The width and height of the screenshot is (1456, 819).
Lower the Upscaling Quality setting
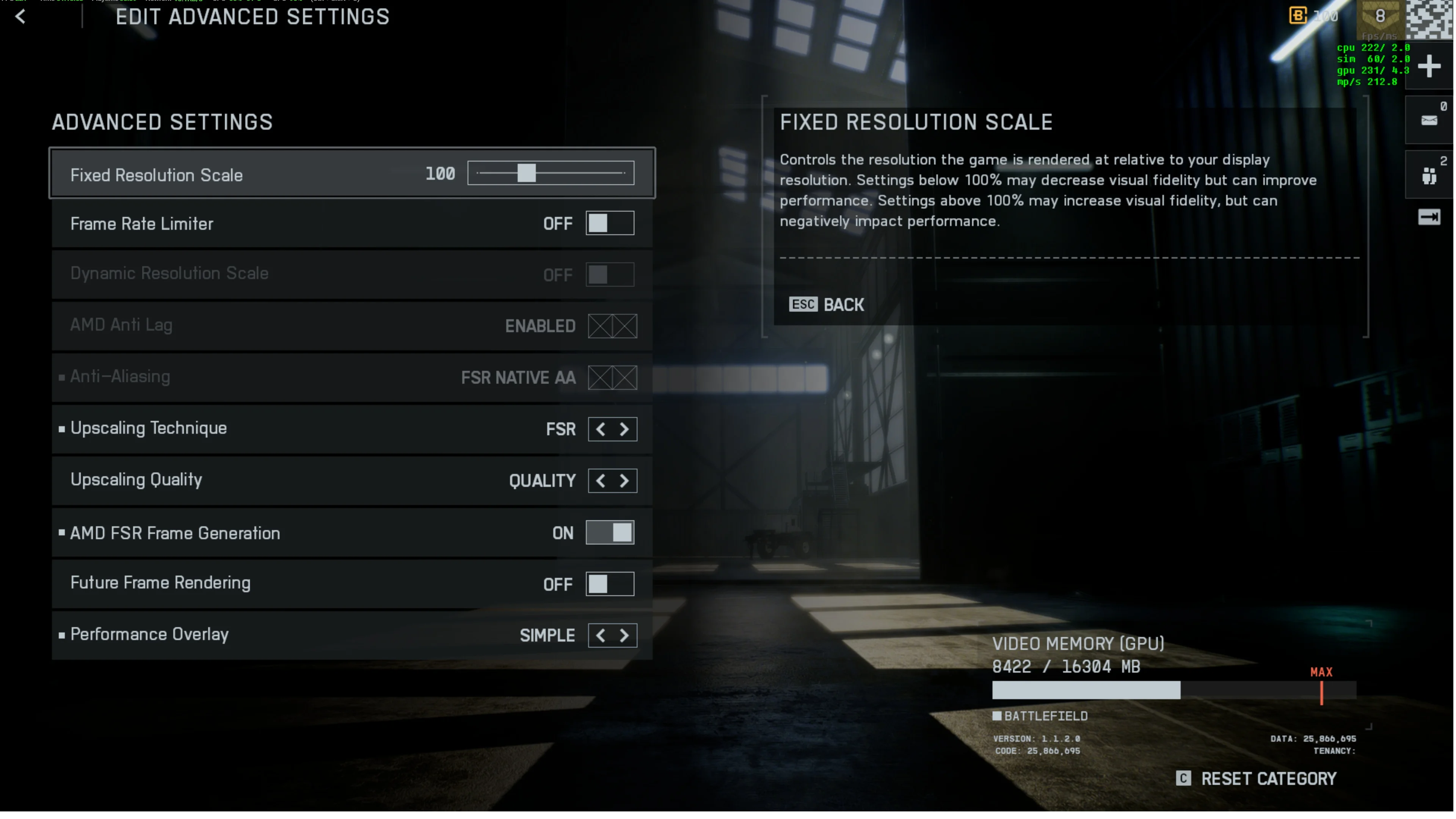pos(600,482)
